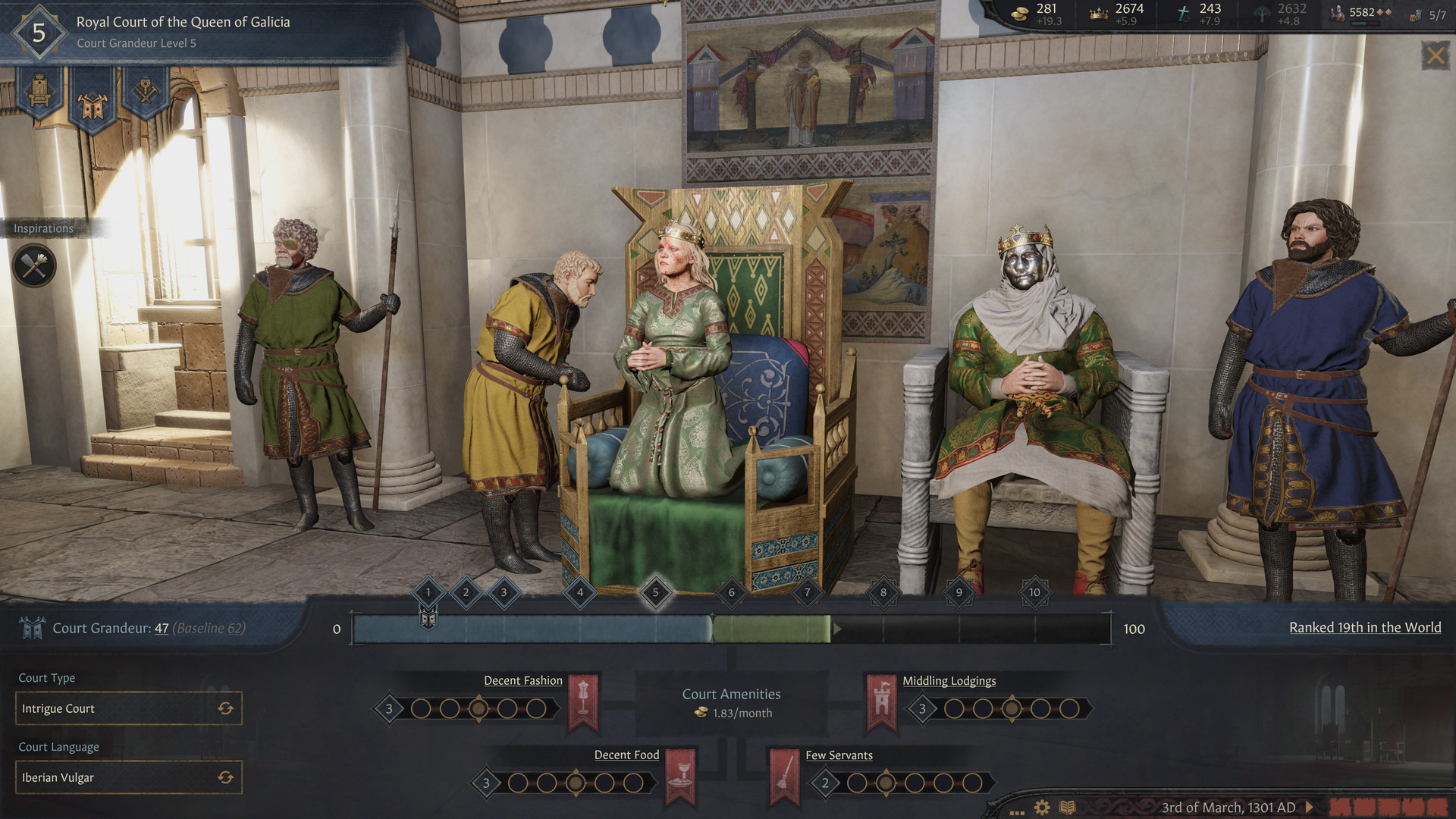The image size is (1456, 819).
Task: Open the Intrigue Court type dropdown
Action: tap(129, 708)
